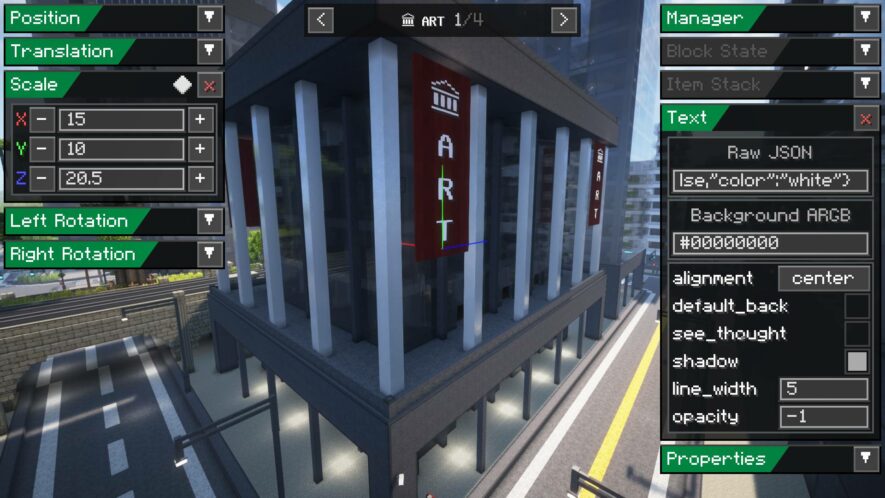The image size is (885, 498).
Task: Change the alignment center option
Action: (x=823, y=278)
